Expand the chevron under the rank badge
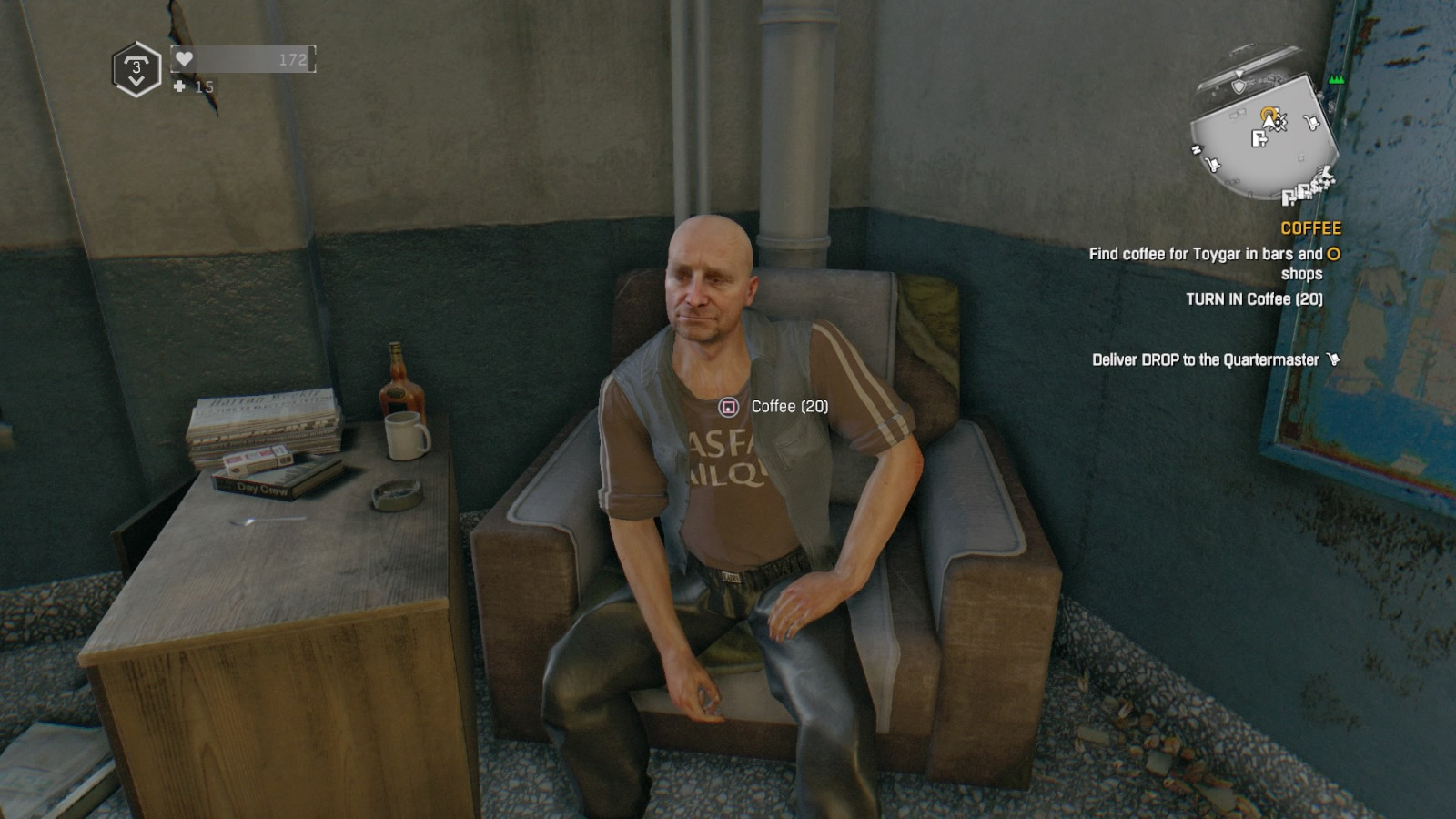Viewport: 1456px width, 819px height. tap(136, 82)
